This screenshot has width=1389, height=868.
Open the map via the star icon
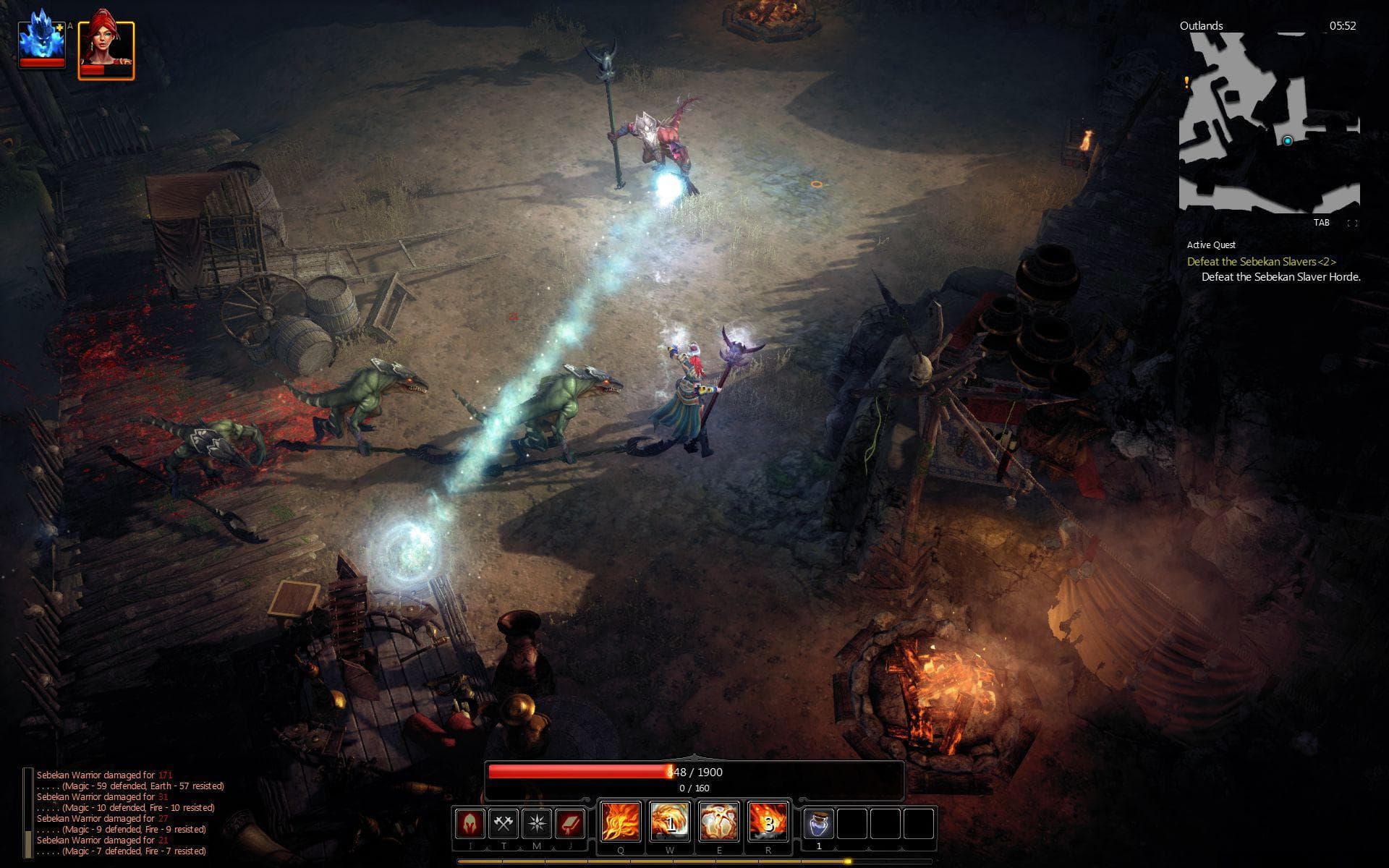[x=537, y=822]
